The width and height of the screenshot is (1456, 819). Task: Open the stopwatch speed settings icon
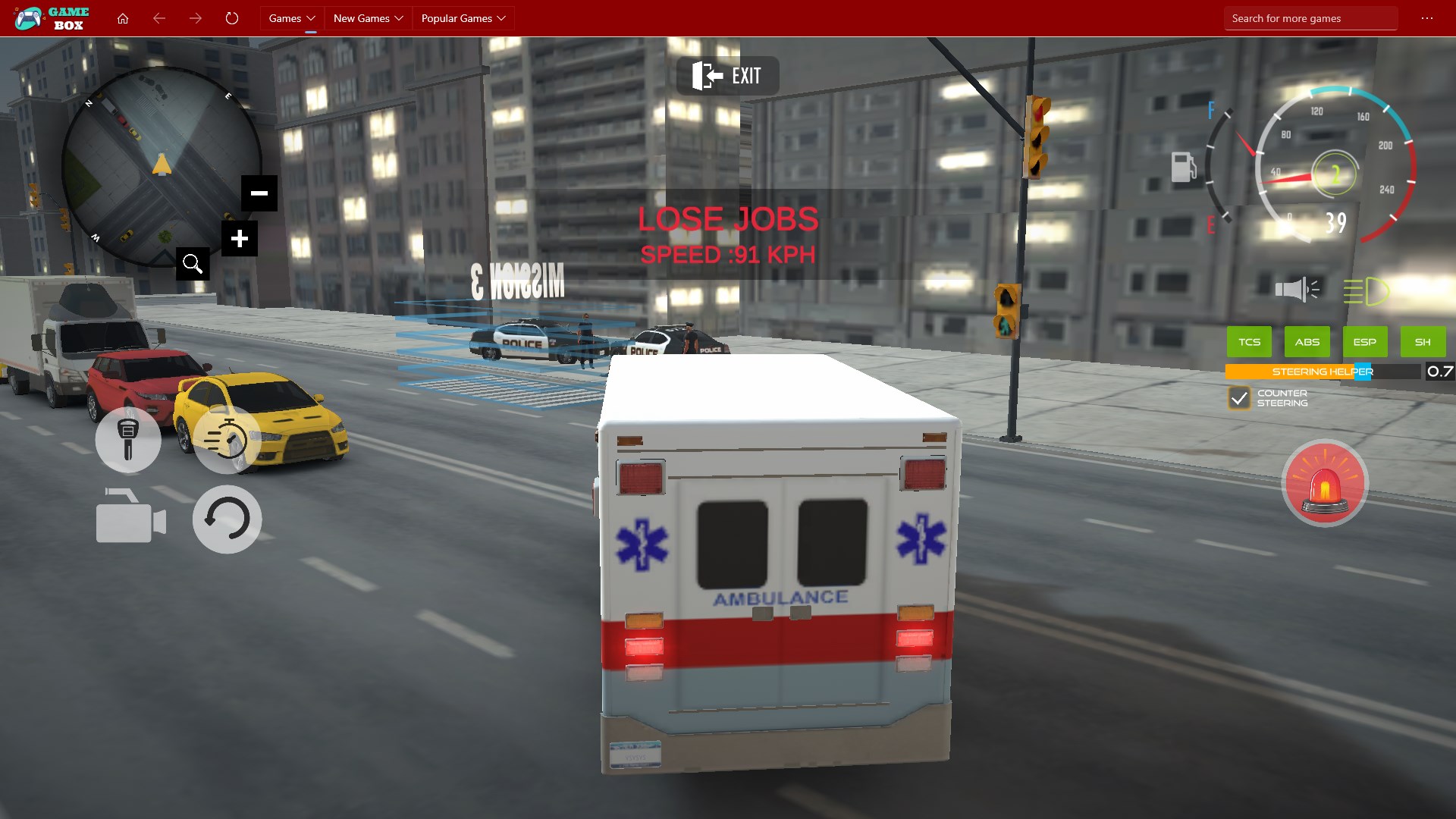click(226, 440)
